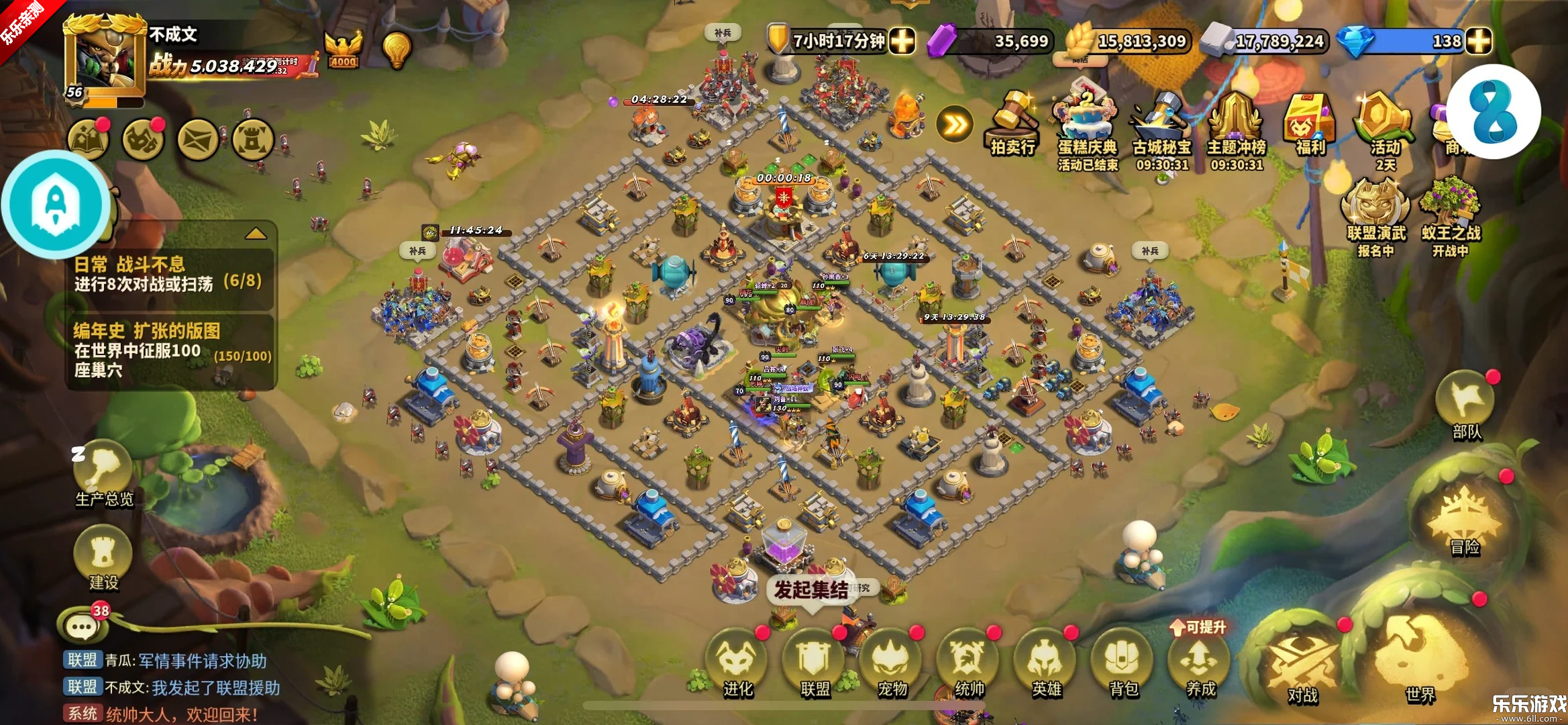This screenshot has width=1568, height=725.
Task: Enter the 对战 battle mode
Action: click(1302, 665)
